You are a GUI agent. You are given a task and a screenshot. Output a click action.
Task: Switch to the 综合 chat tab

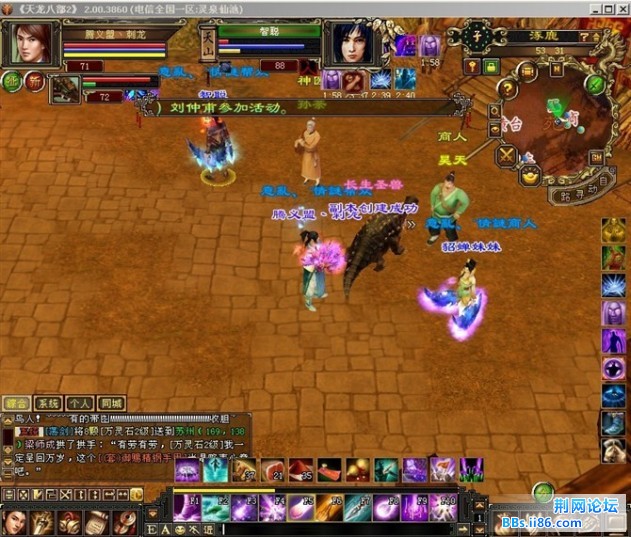pos(16,403)
